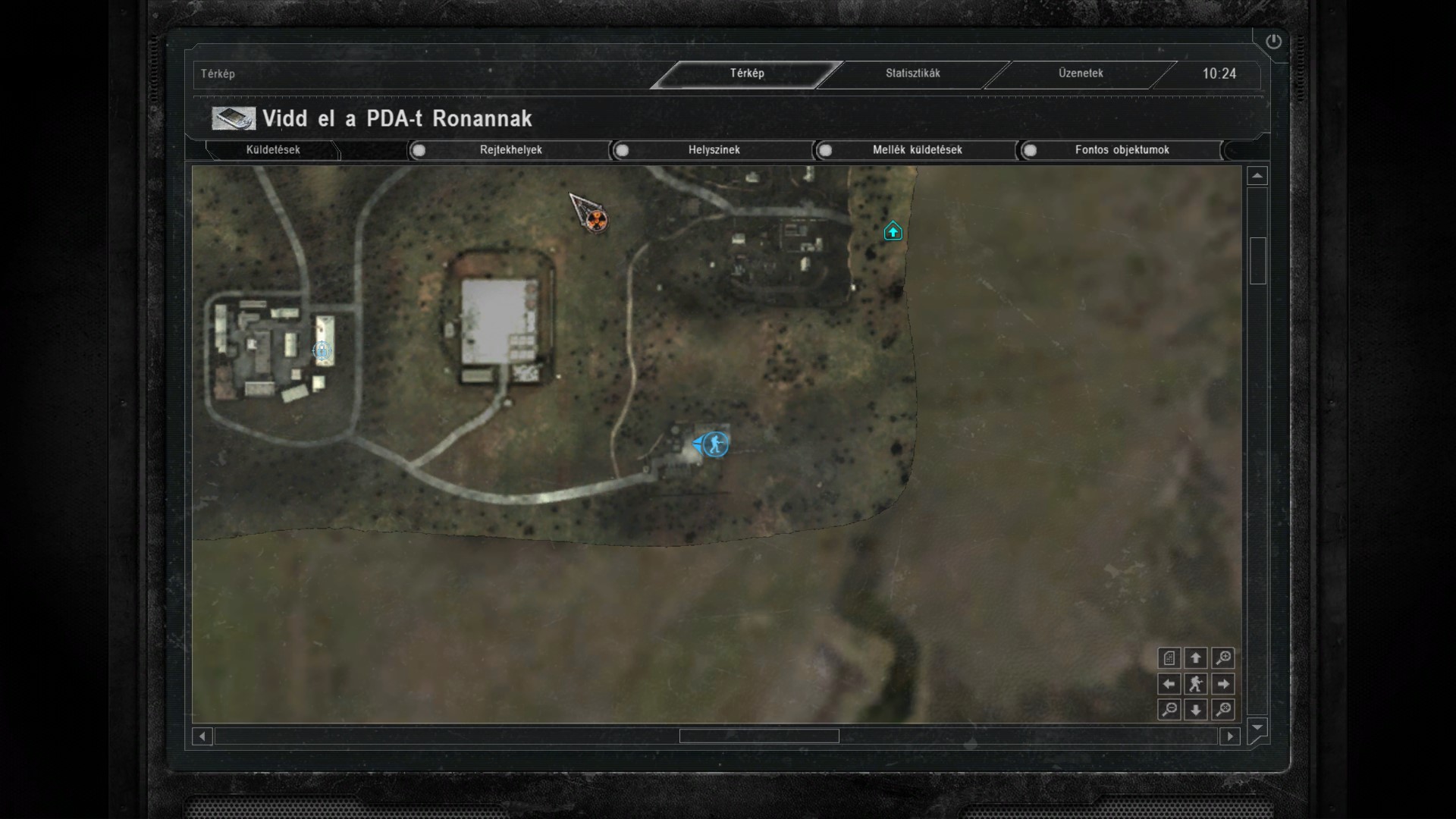The width and height of the screenshot is (1456, 819).
Task: Switch to the Statisztikák tab
Action: click(x=912, y=74)
